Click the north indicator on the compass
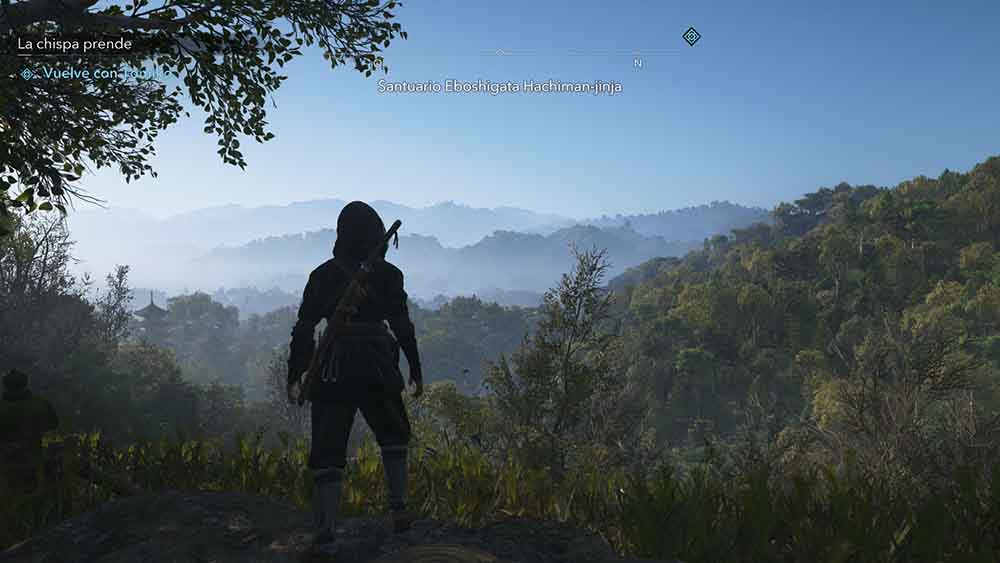This screenshot has height=563, width=1000. 637,63
